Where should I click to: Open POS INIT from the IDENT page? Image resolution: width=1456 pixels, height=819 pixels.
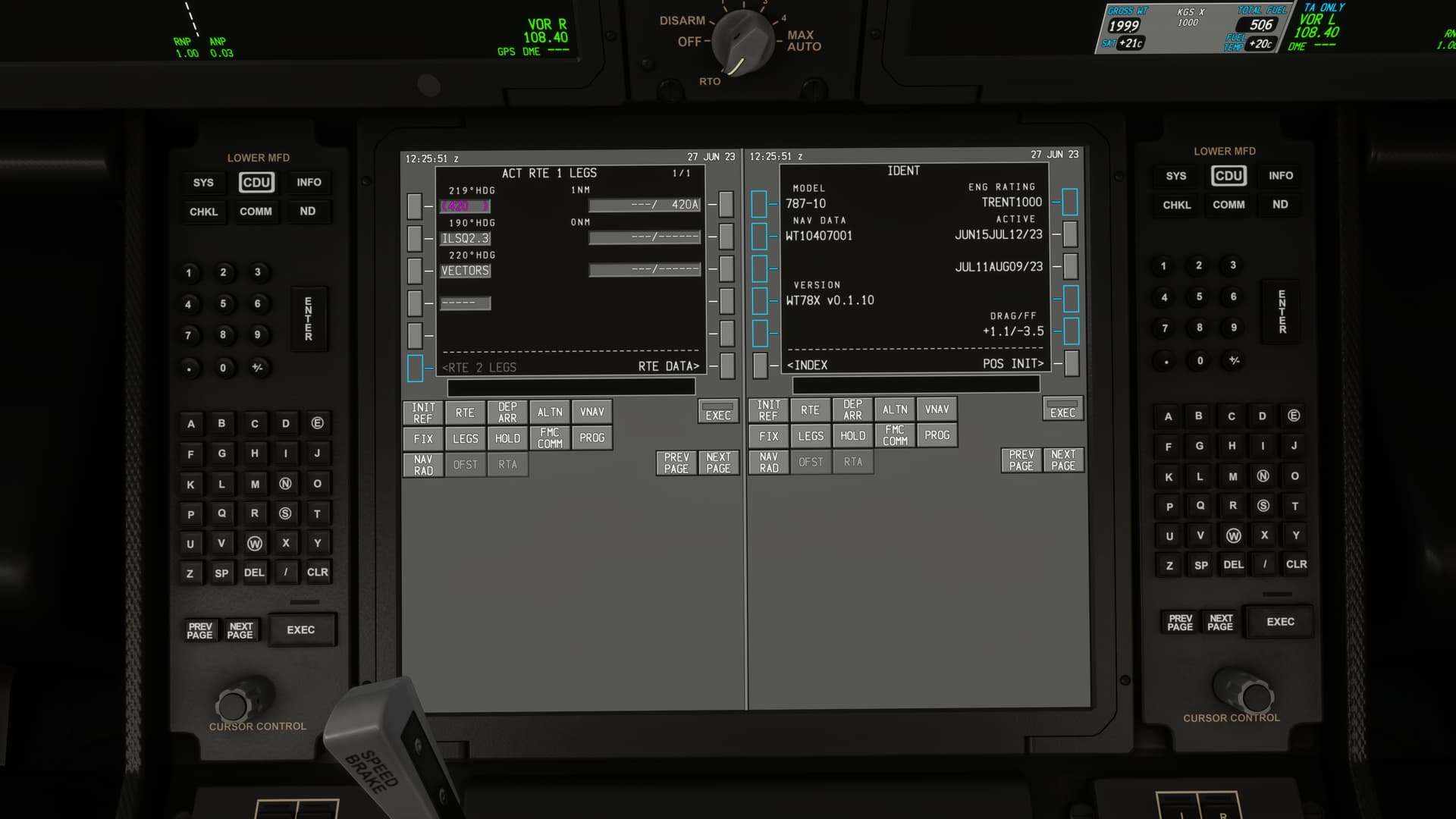point(1071,362)
